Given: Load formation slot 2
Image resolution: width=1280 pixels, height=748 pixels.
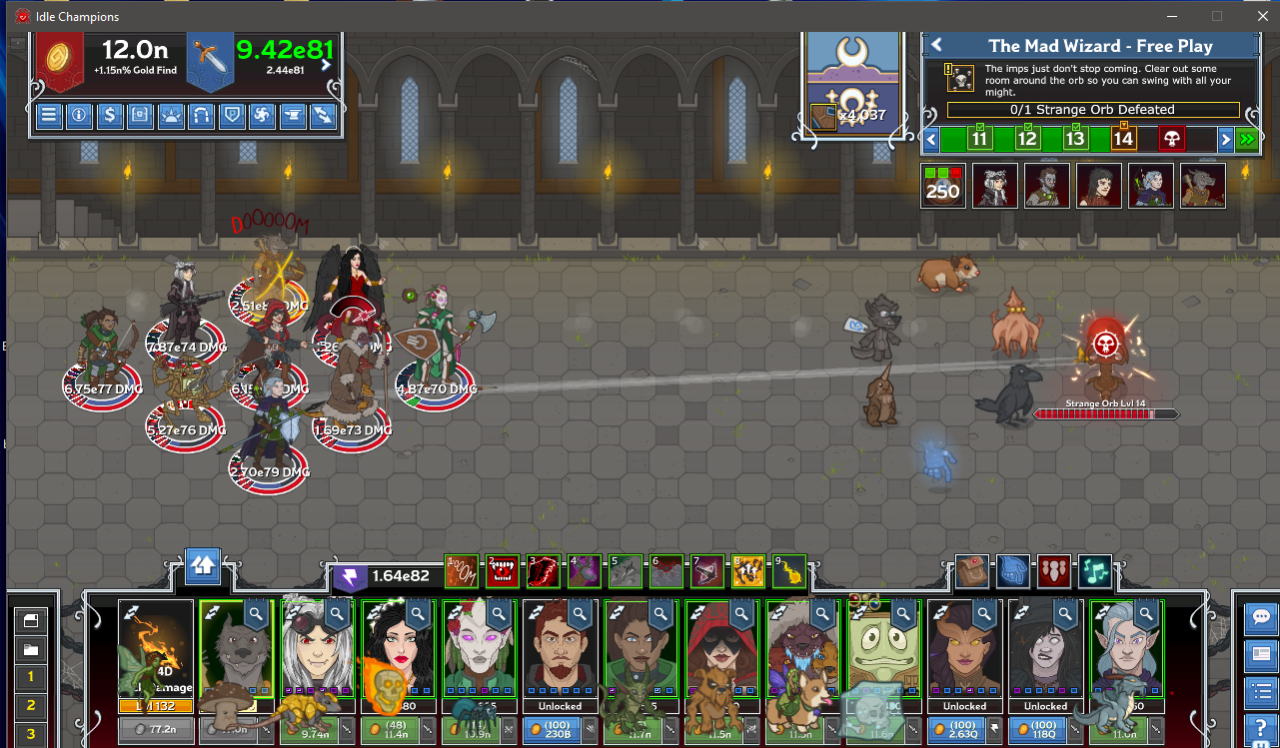Looking at the screenshot, I should click(x=31, y=706).
